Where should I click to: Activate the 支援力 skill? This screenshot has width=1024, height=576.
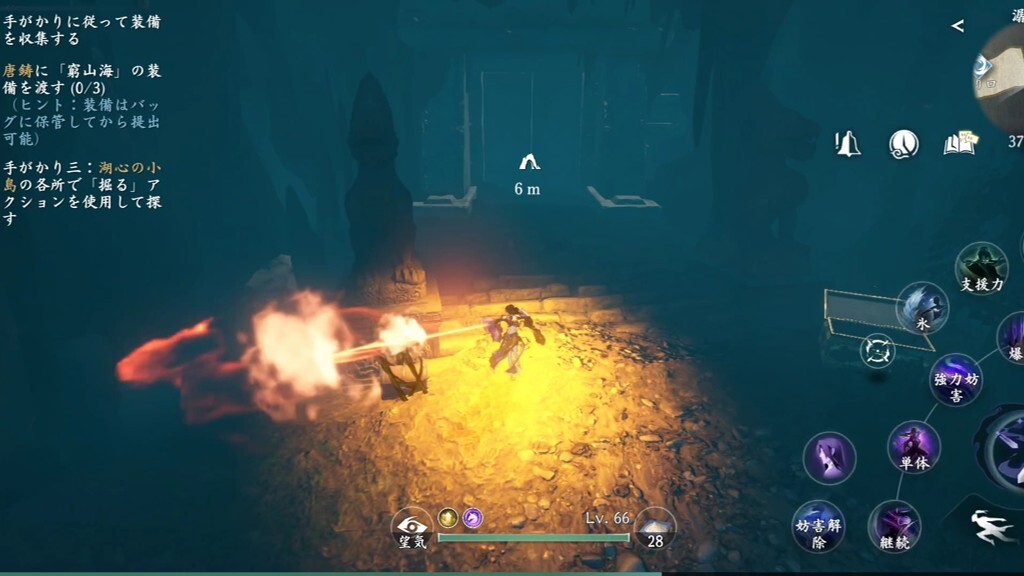(981, 268)
